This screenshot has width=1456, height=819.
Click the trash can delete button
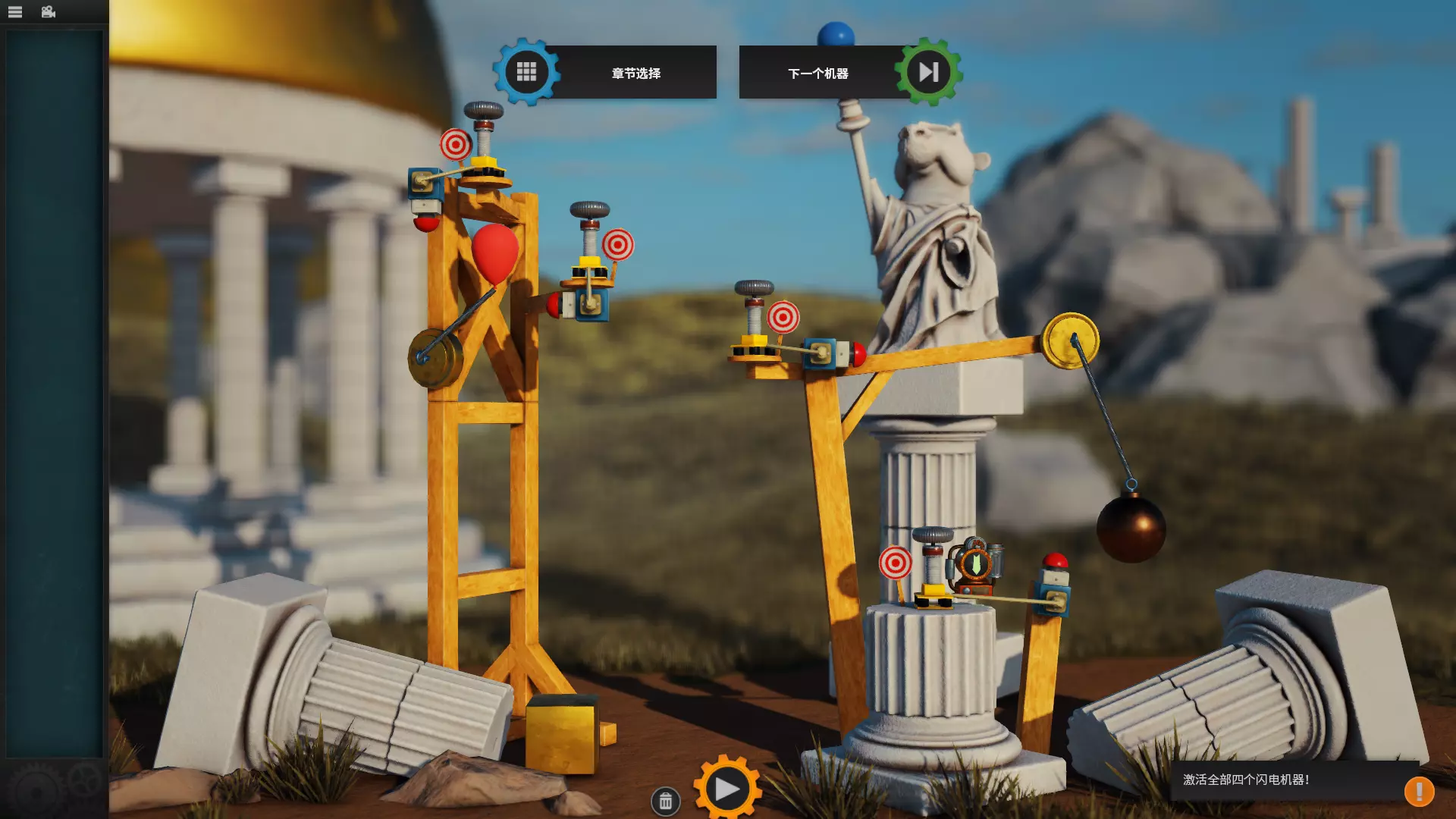[x=665, y=801]
